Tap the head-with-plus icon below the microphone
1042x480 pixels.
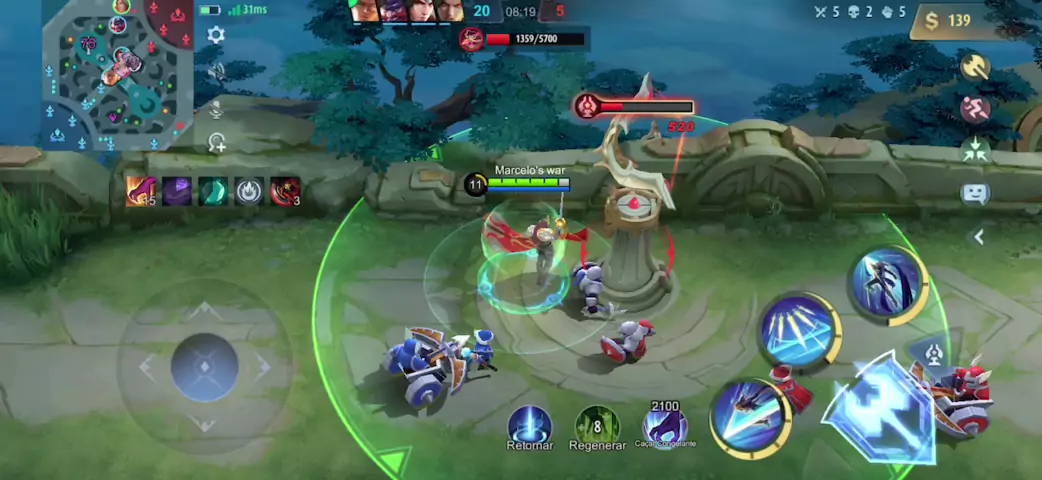(x=216, y=143)
